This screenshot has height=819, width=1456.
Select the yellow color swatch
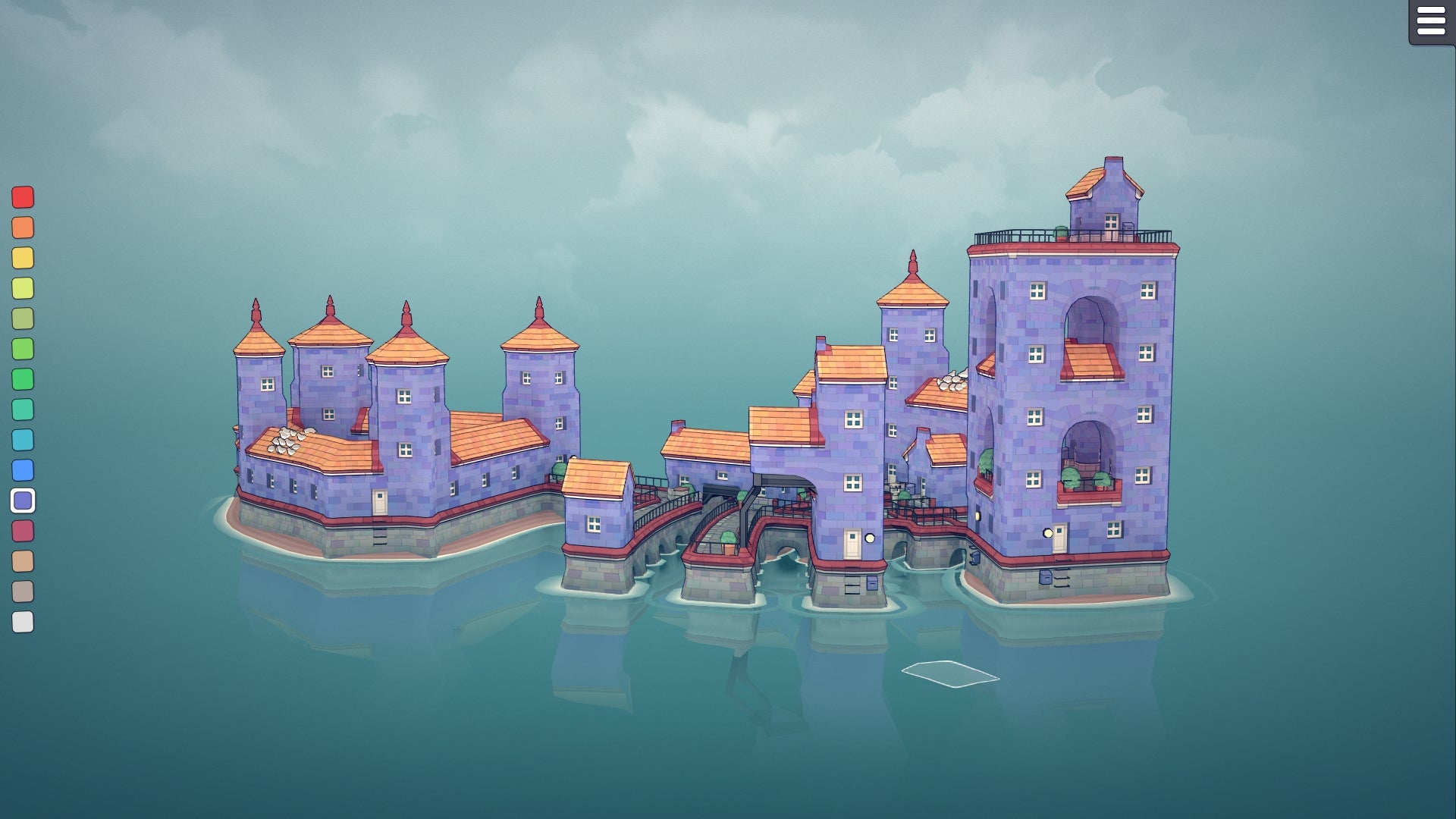tap(22, 257)
